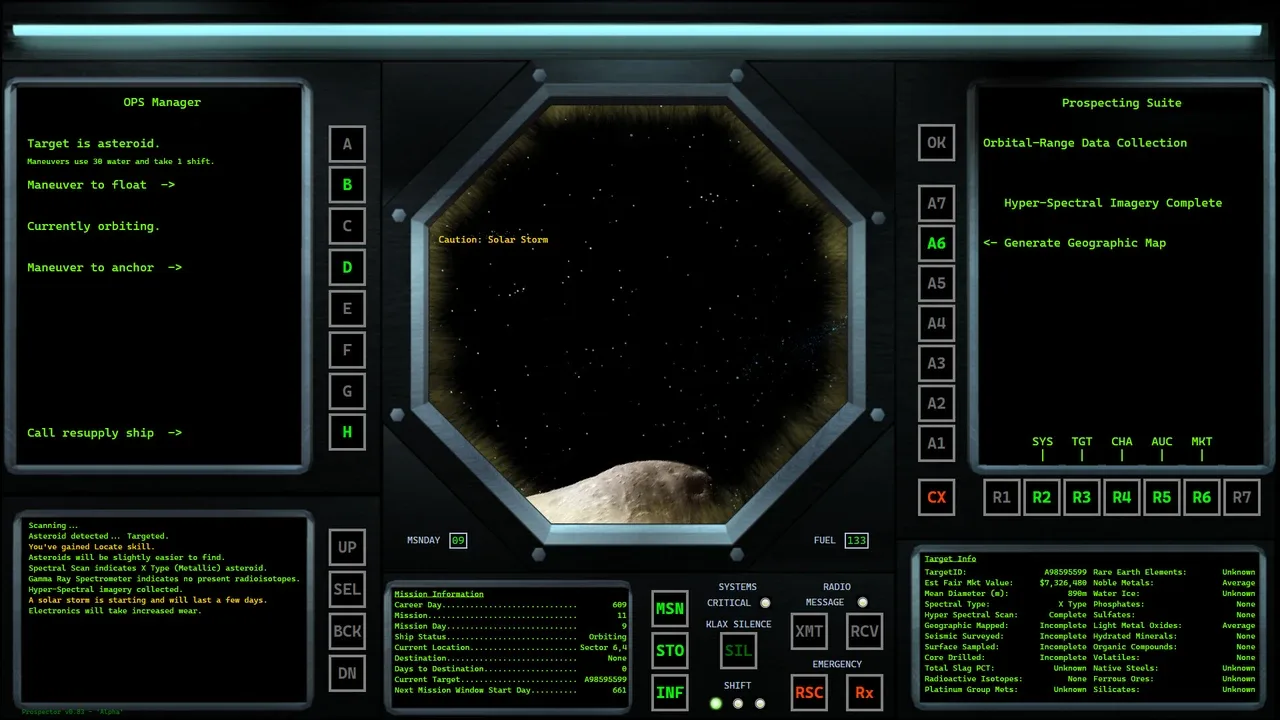The width and height of the screenshot is (1280, 720).
Task: Switch to the R3 target screen
Action: click(x=1082, y=497)
